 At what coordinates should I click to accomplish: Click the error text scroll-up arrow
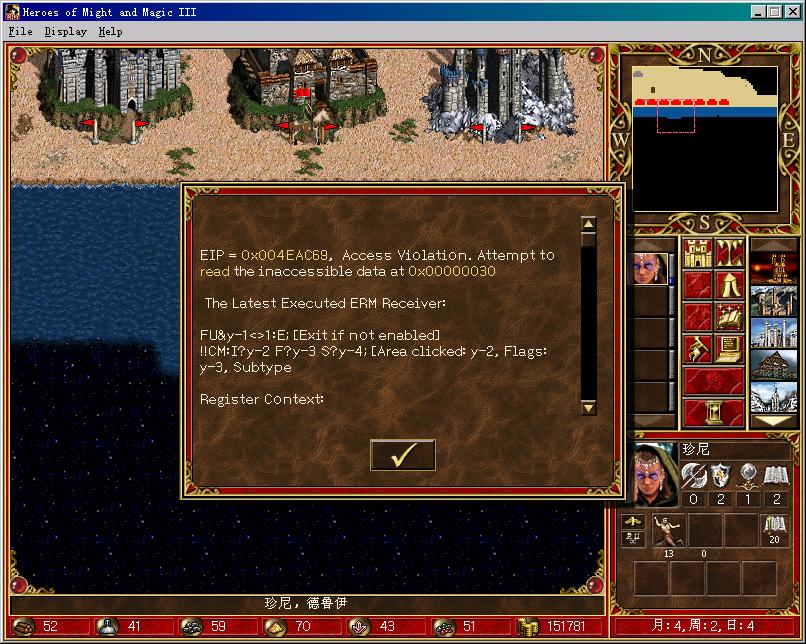pyautogui.click(x=588, y=224)
